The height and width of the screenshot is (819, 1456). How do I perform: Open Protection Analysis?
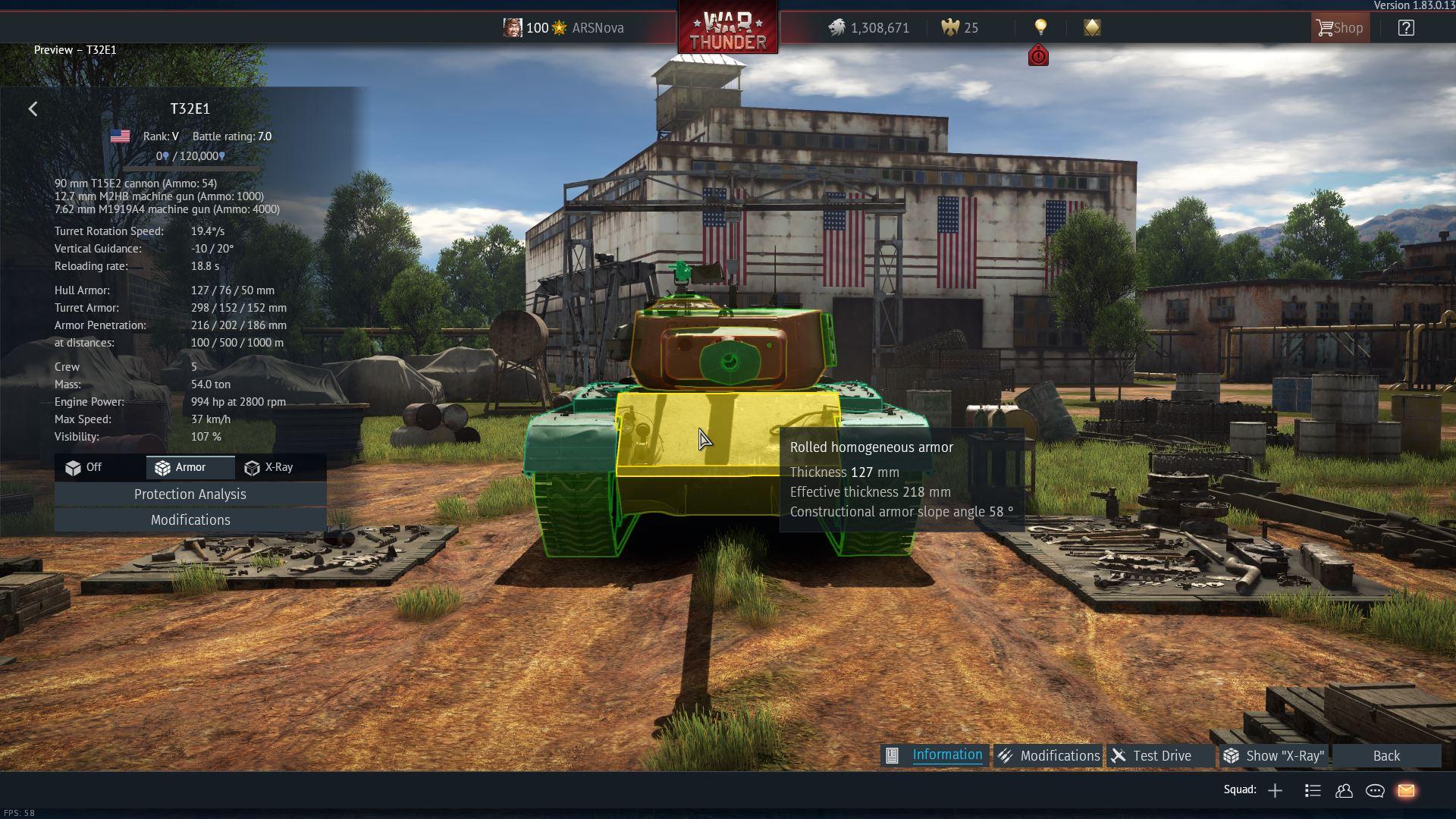click(190, 494)
